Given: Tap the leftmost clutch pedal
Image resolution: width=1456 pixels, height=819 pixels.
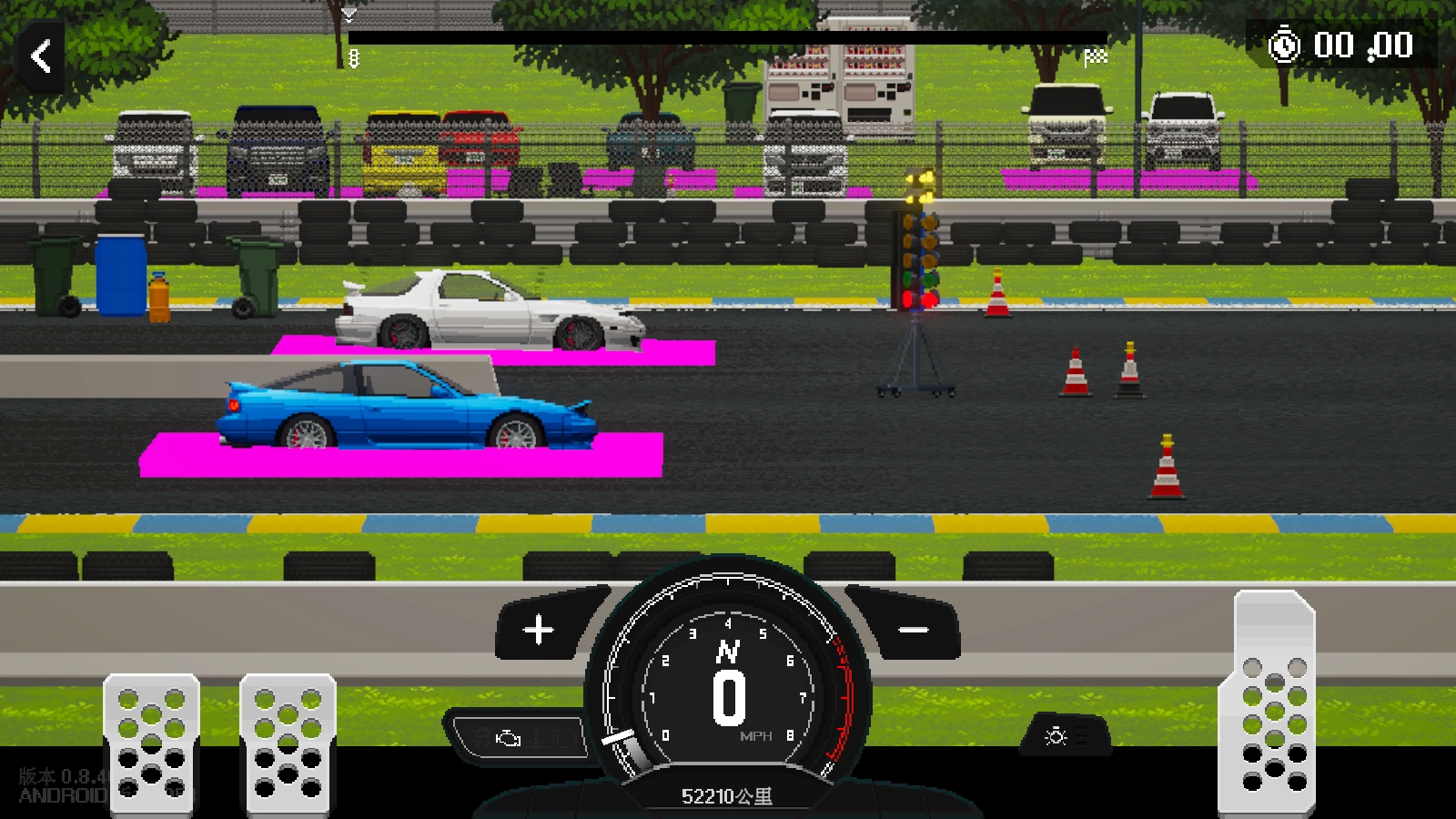Looking at the screenshot, I should 151,743.
